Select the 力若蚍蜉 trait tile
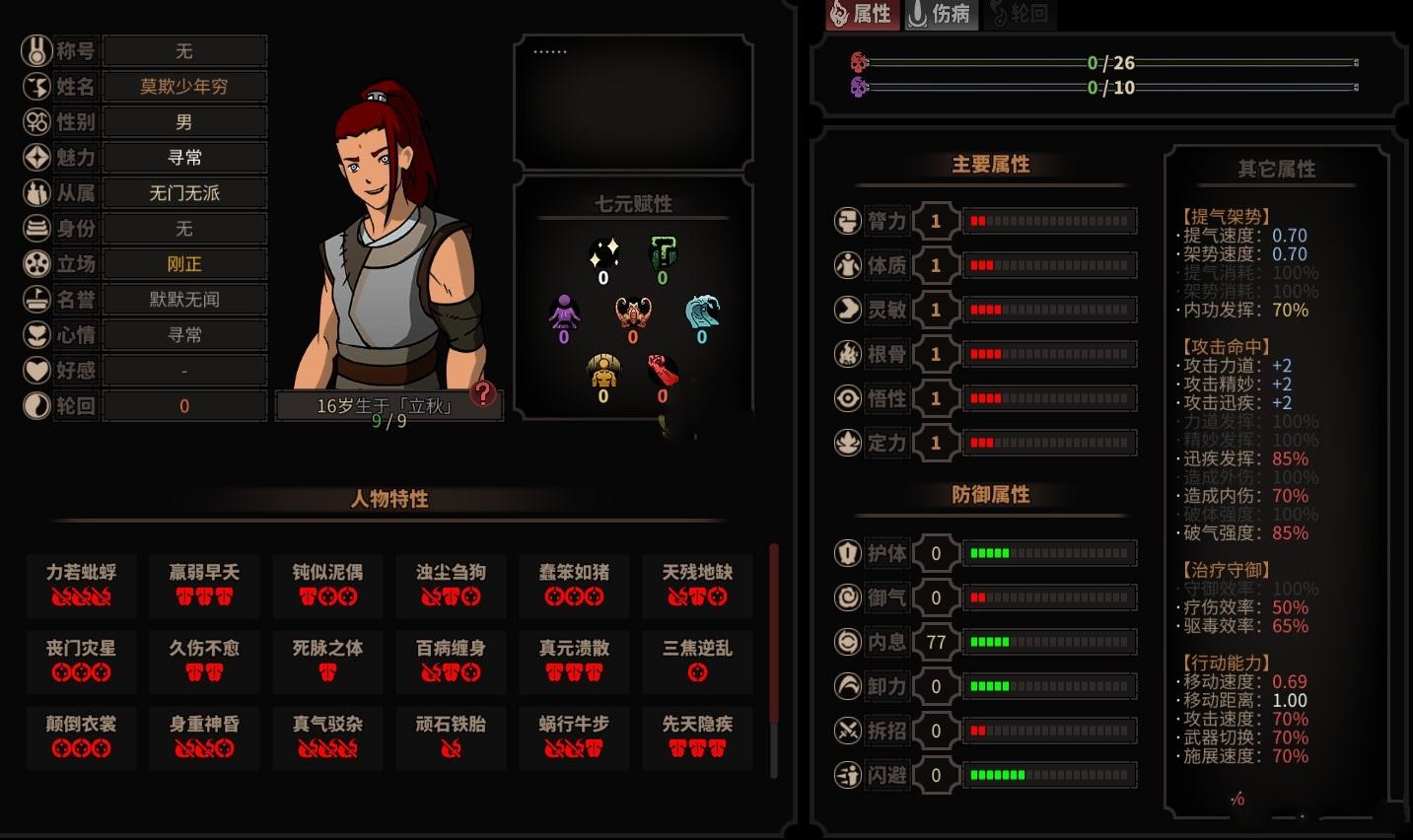This screenshot has width=1413, height=840. pyautogui.click(x=81, y=584)
